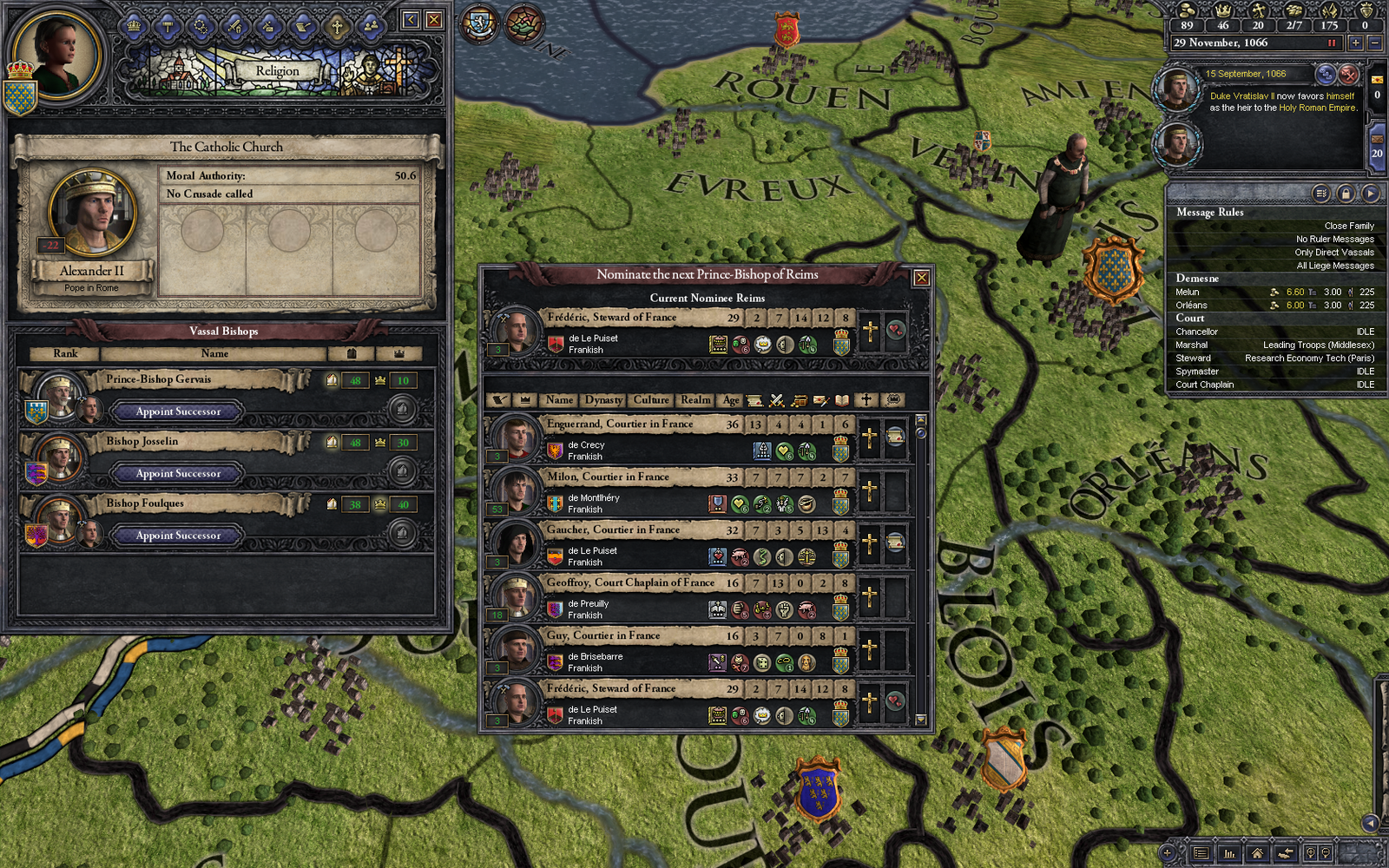Click the back arrow navigation icon

(x=1286, y=853)
